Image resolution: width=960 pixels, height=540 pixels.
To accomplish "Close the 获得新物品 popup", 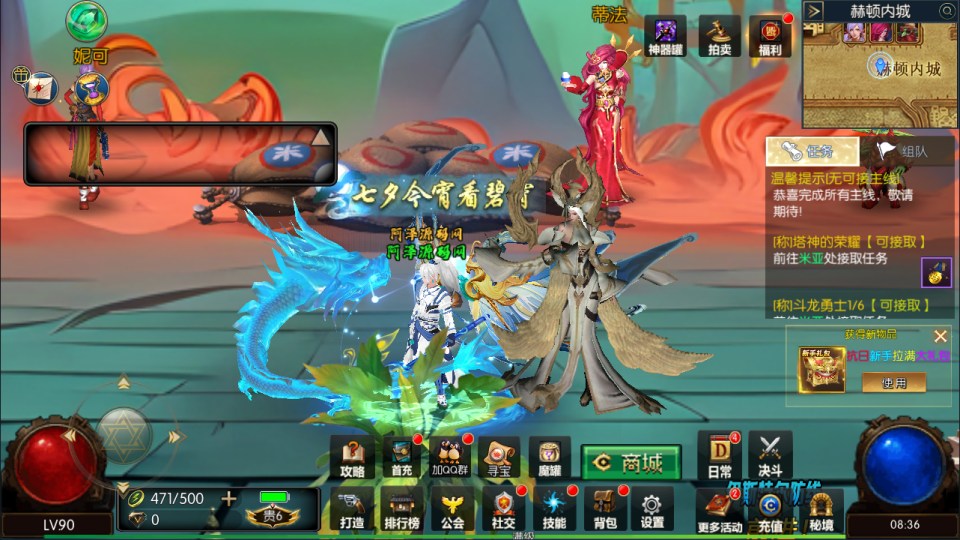I will coord(940,336).
